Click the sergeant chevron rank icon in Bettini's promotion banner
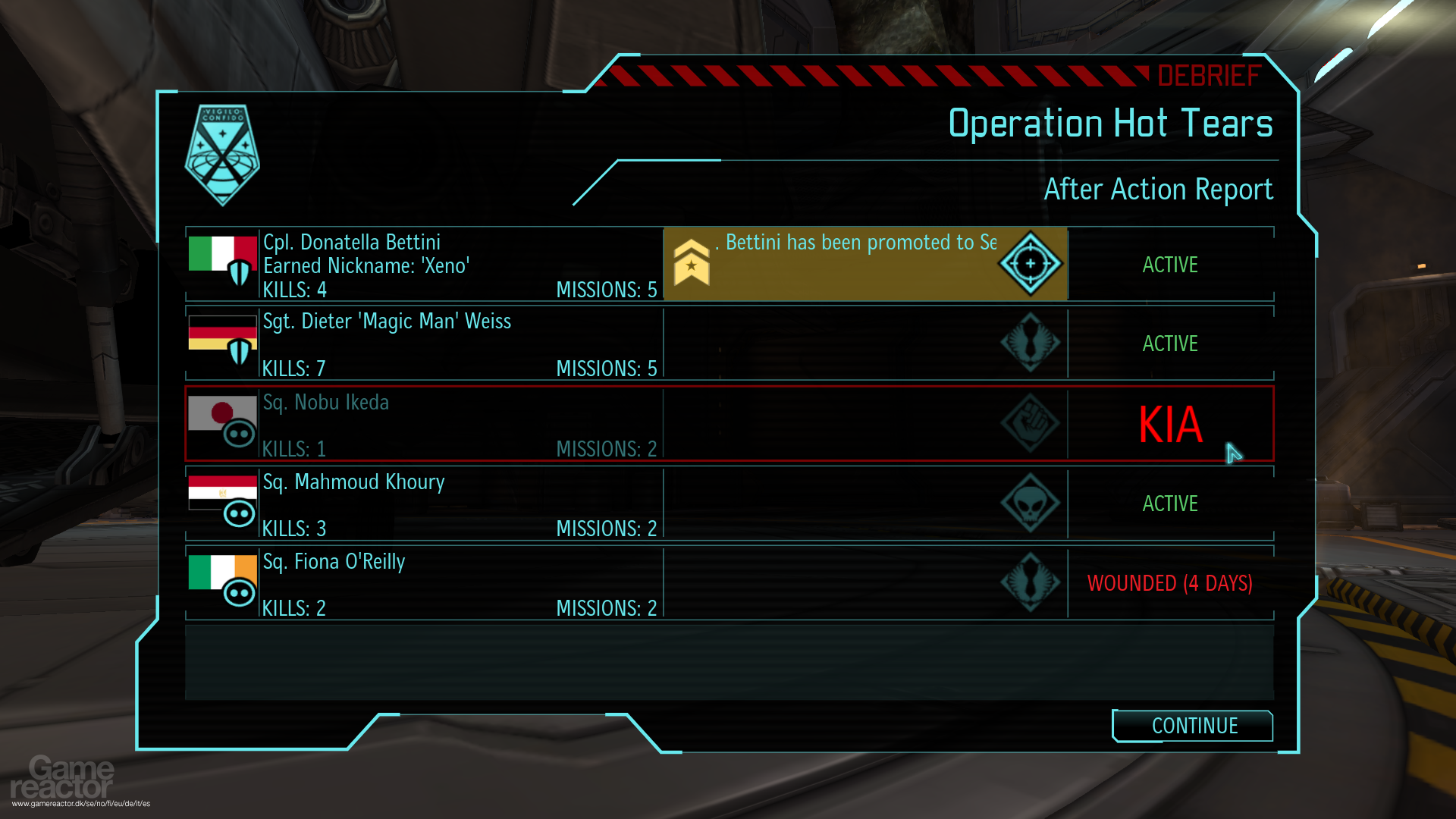Viewport: 1456px width, 819px height. (x=690, y=264)
